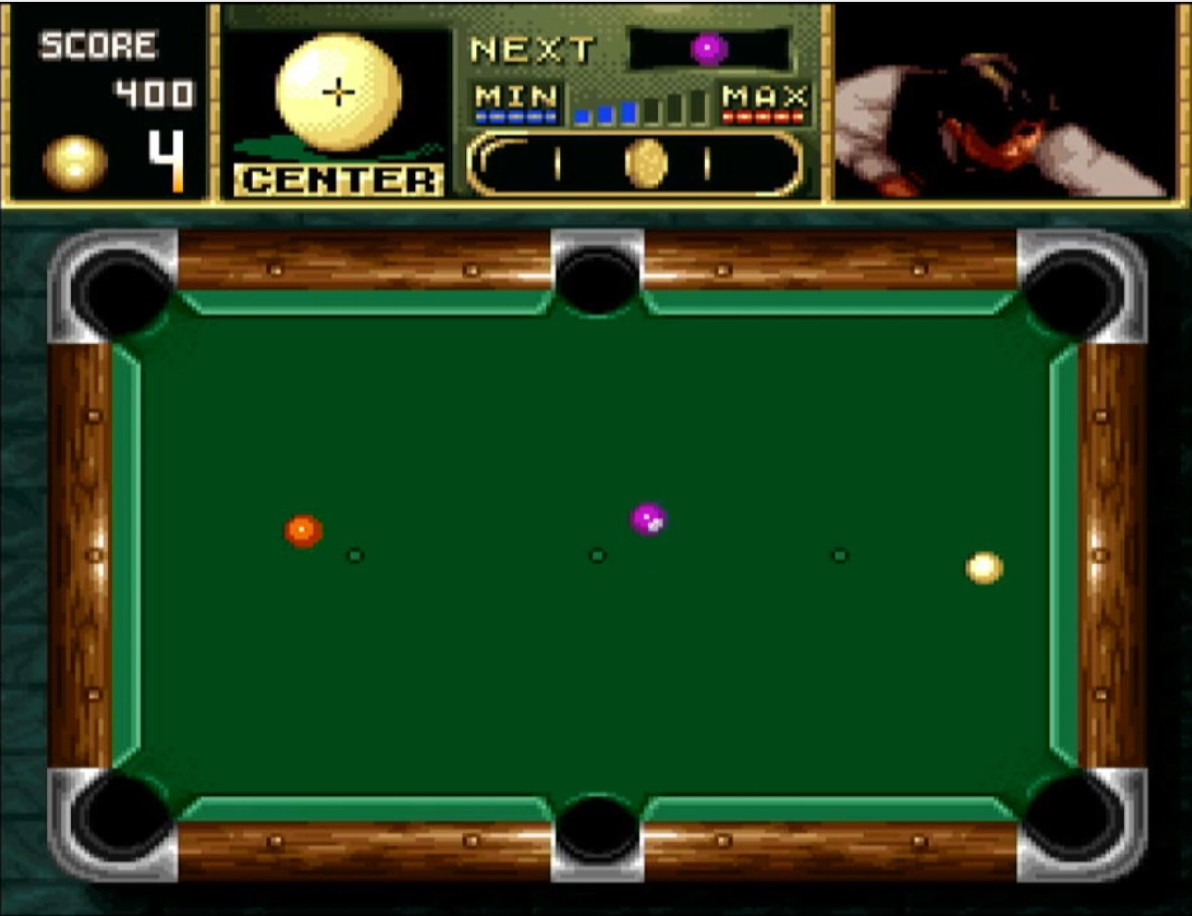Screen dimensions: 1192x916
Task: Click the player portrait panel
Action: pos(1003,101)
